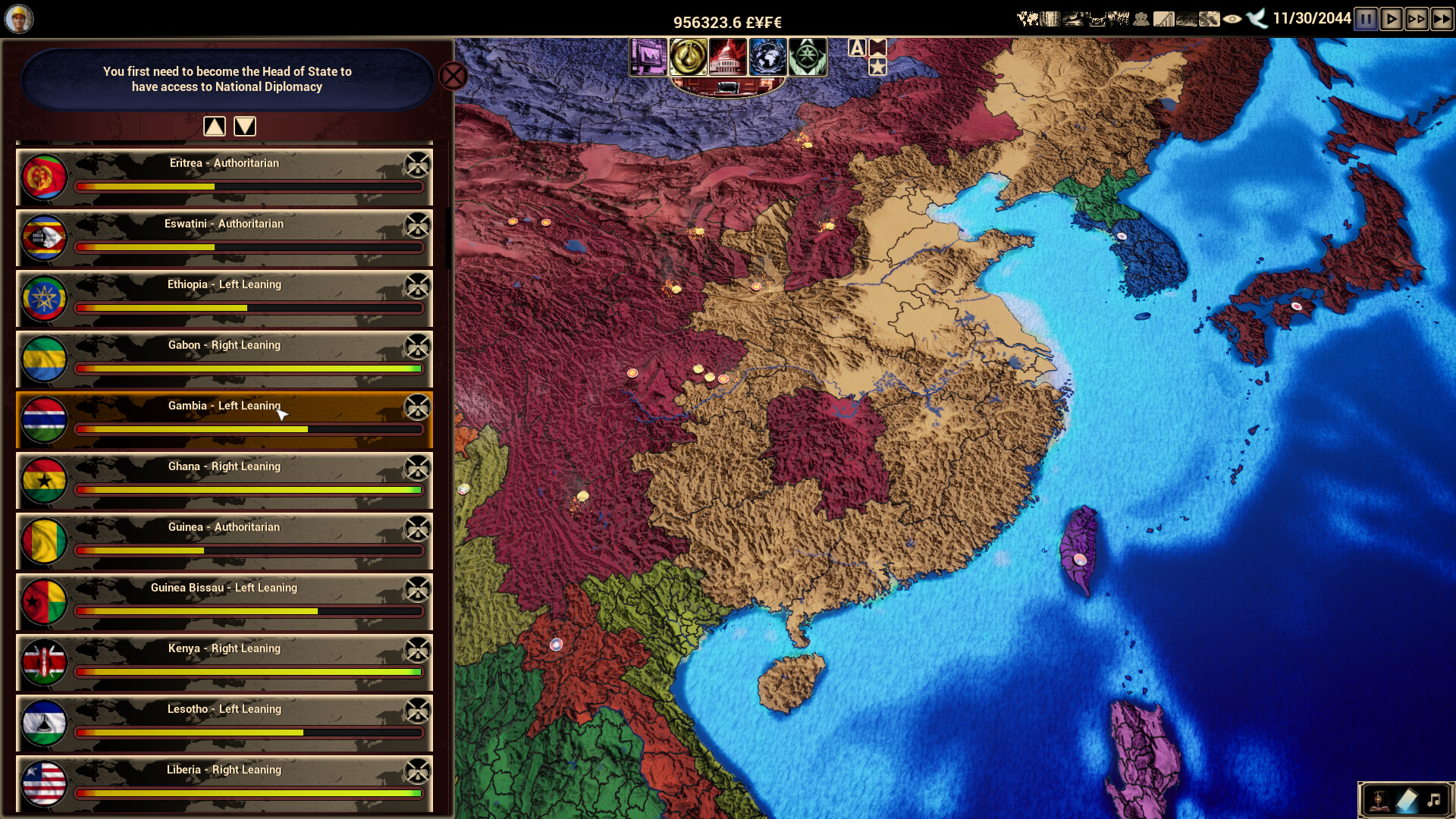Select the golden power menu icon
The width and height of the screenshot is (1456, 819).
coord(688,56)
